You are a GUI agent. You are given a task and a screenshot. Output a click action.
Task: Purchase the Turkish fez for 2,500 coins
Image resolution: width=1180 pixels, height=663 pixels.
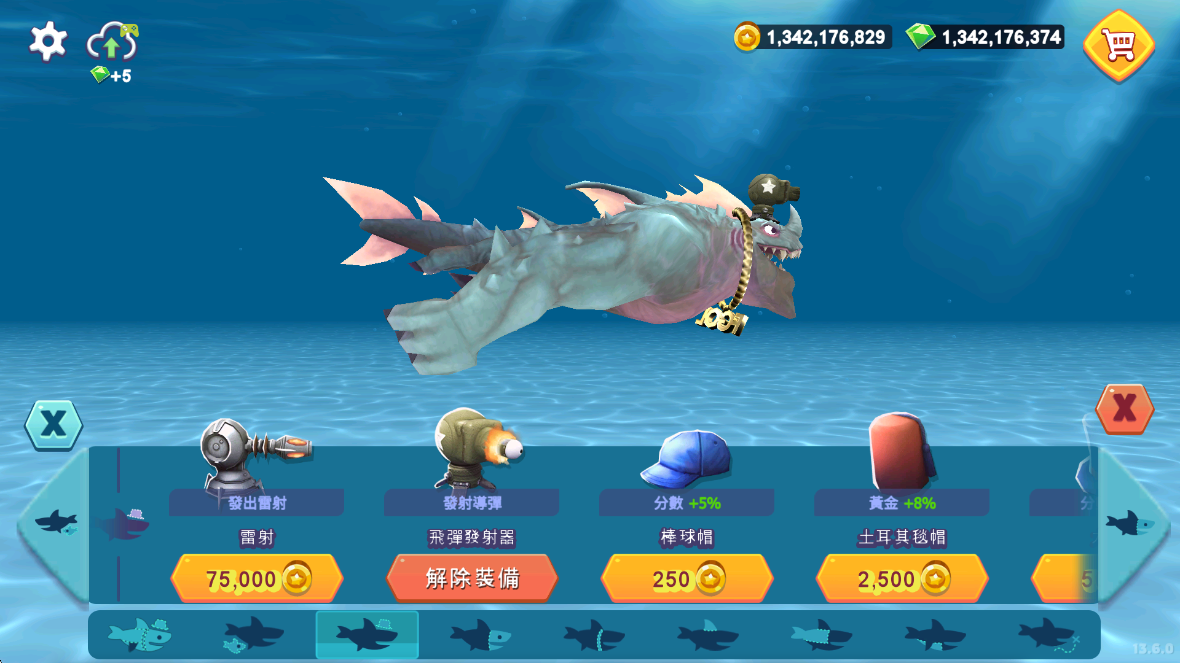pyautogui.click(x=902, y=579)
